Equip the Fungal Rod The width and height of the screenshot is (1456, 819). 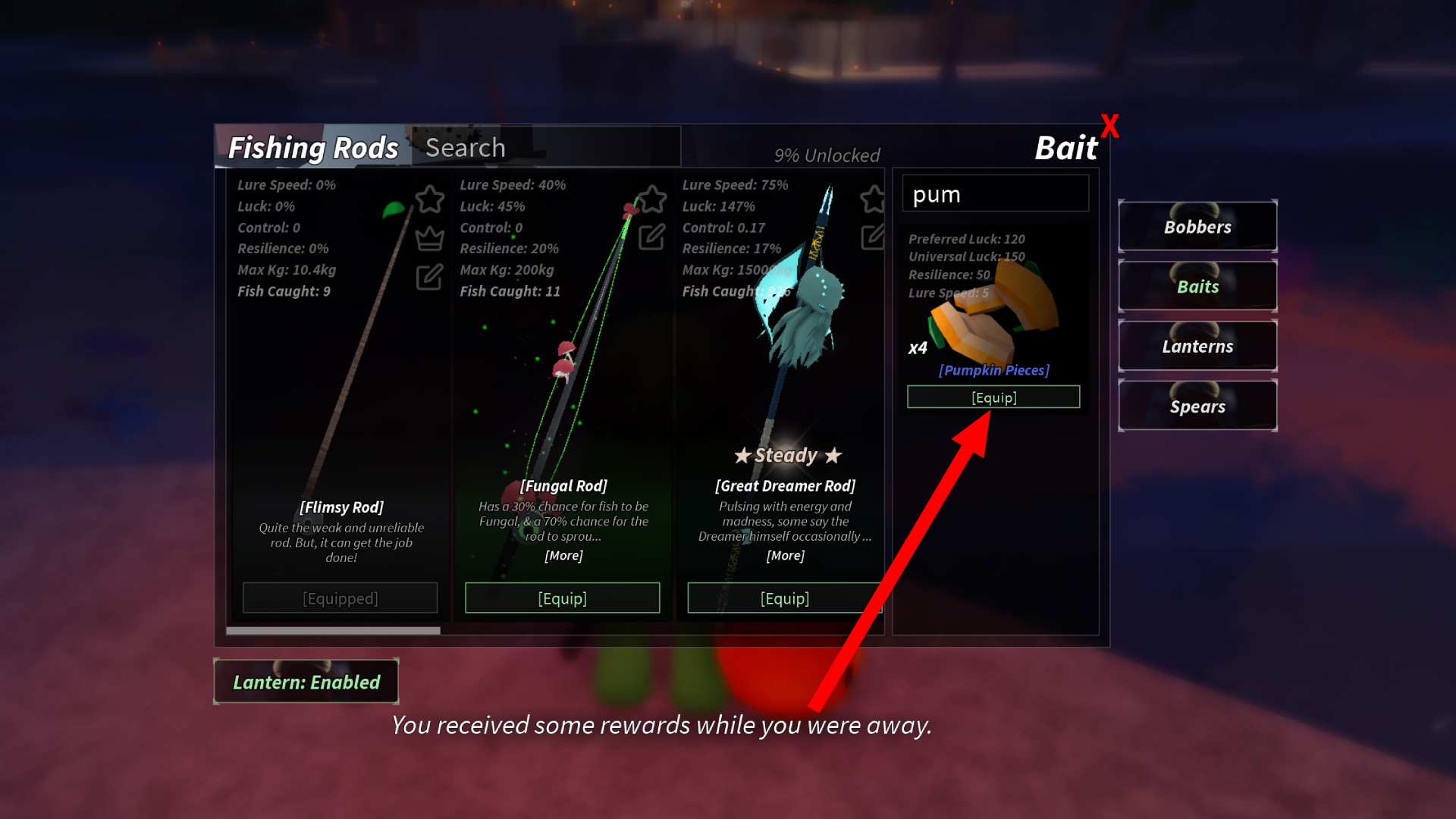click(562, 598)
